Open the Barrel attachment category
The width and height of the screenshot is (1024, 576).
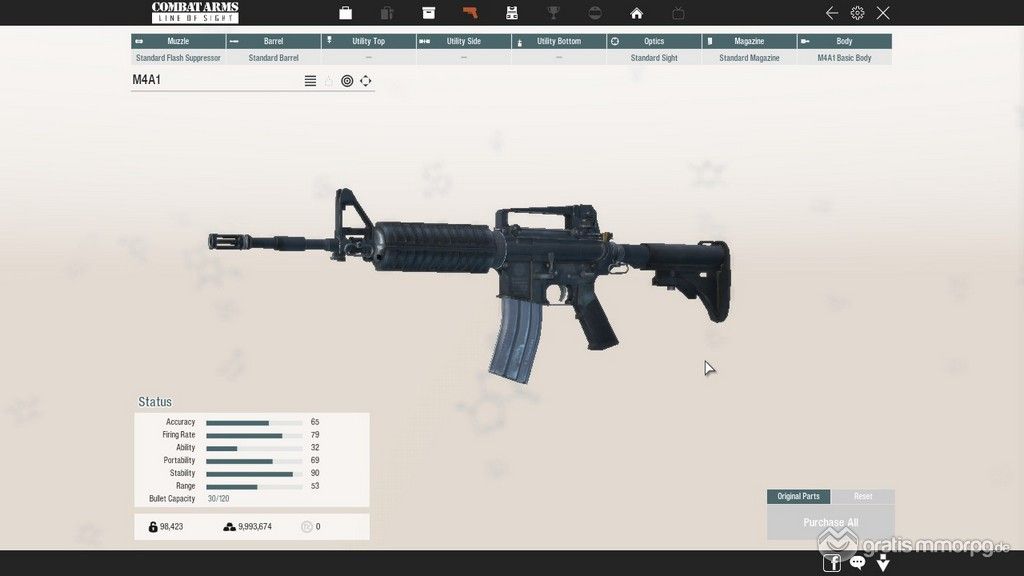click(273, 41)
